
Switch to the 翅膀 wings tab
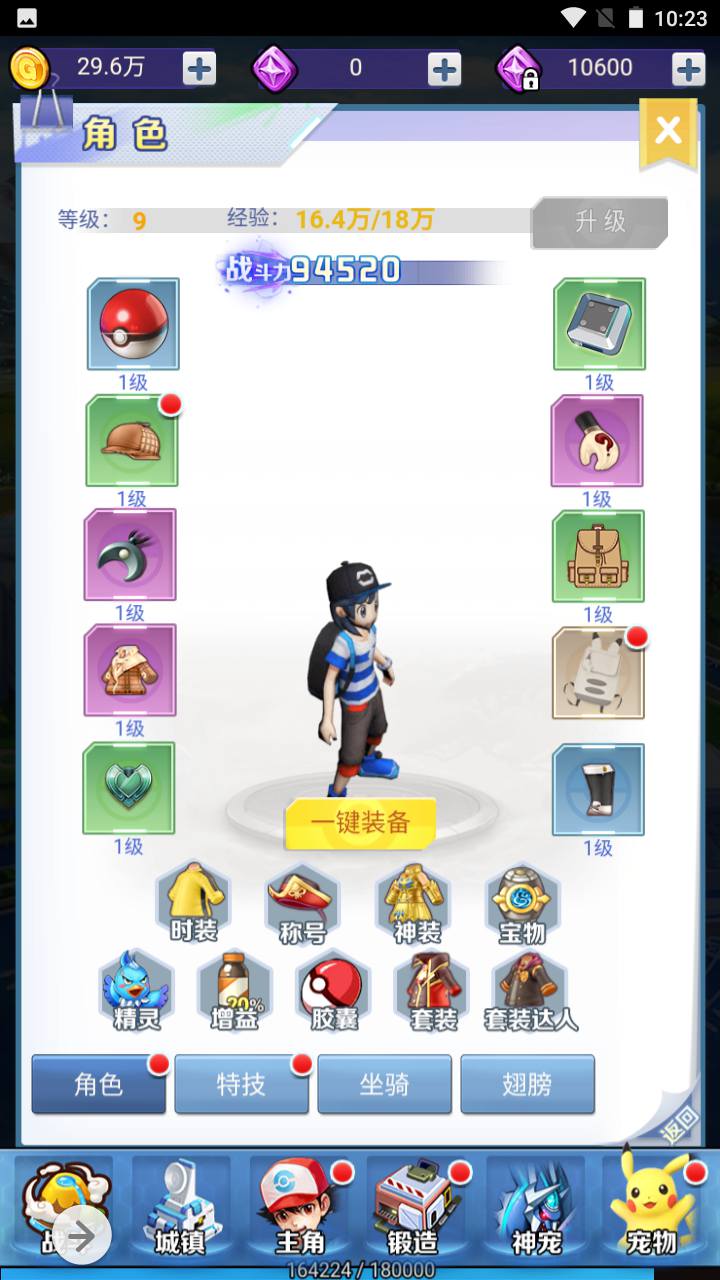point(527,1084)
